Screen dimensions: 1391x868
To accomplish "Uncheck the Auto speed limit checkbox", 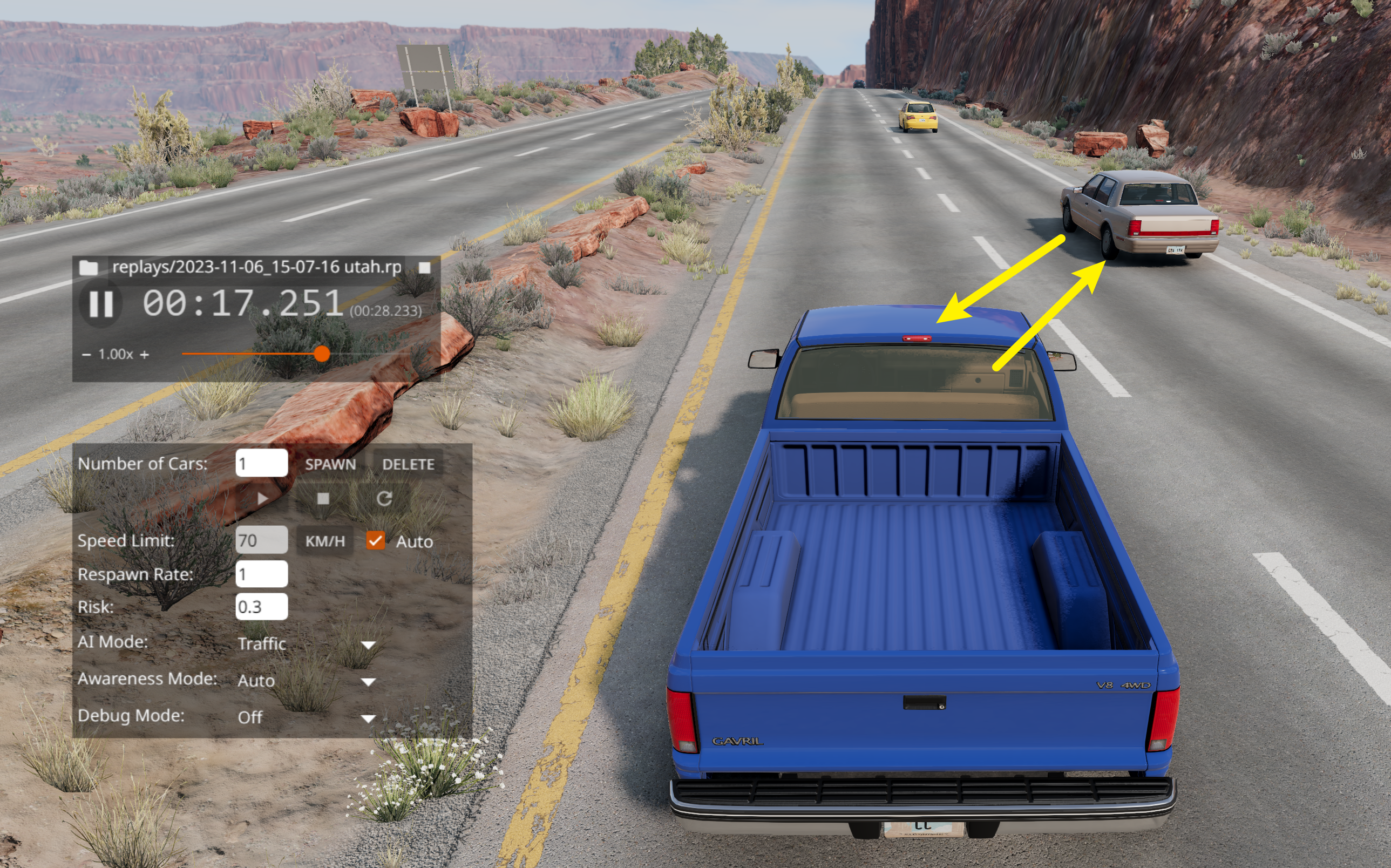I will [x=376, y=540].
